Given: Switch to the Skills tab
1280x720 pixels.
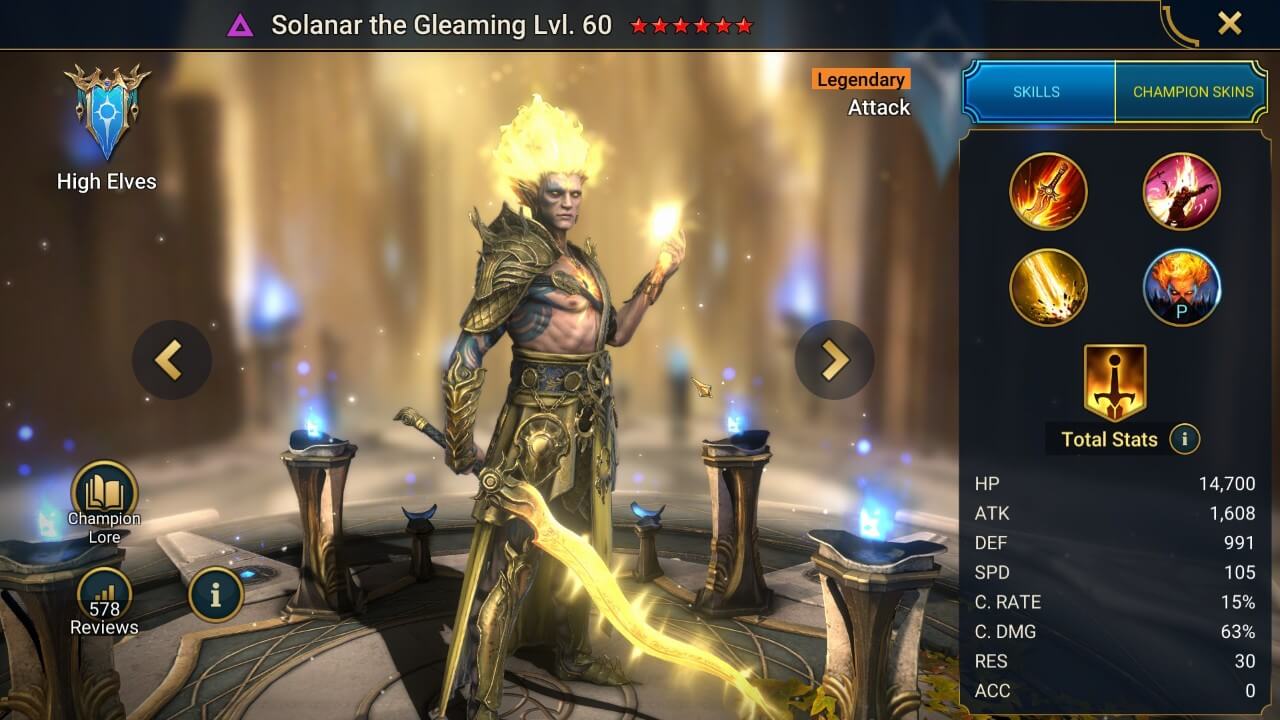Looking at the screenshot, I should (x=1037, y=91).
